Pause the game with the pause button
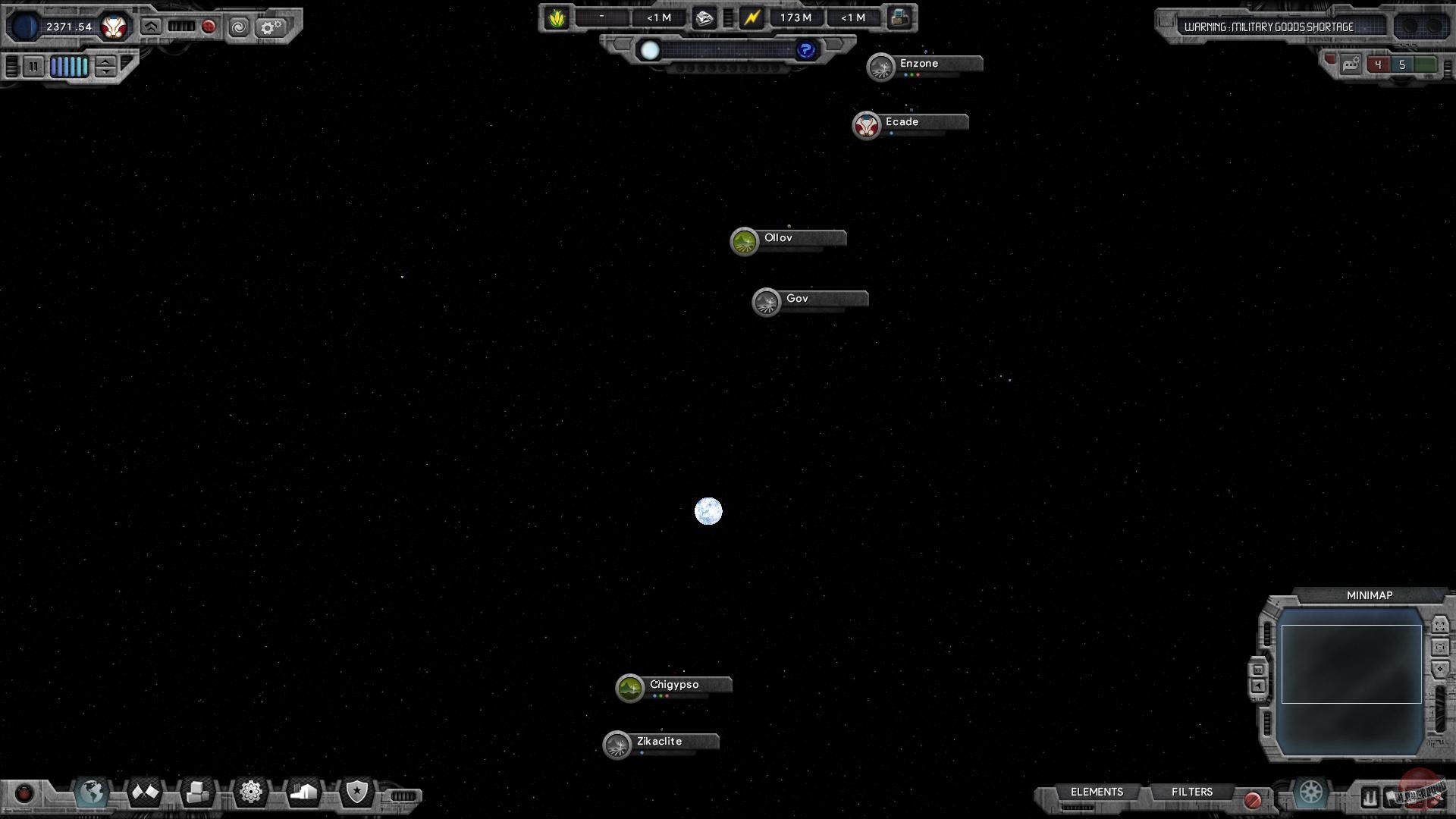This screenshot has width=1456, height=819. pyautogui.click(x=33, y=67)
